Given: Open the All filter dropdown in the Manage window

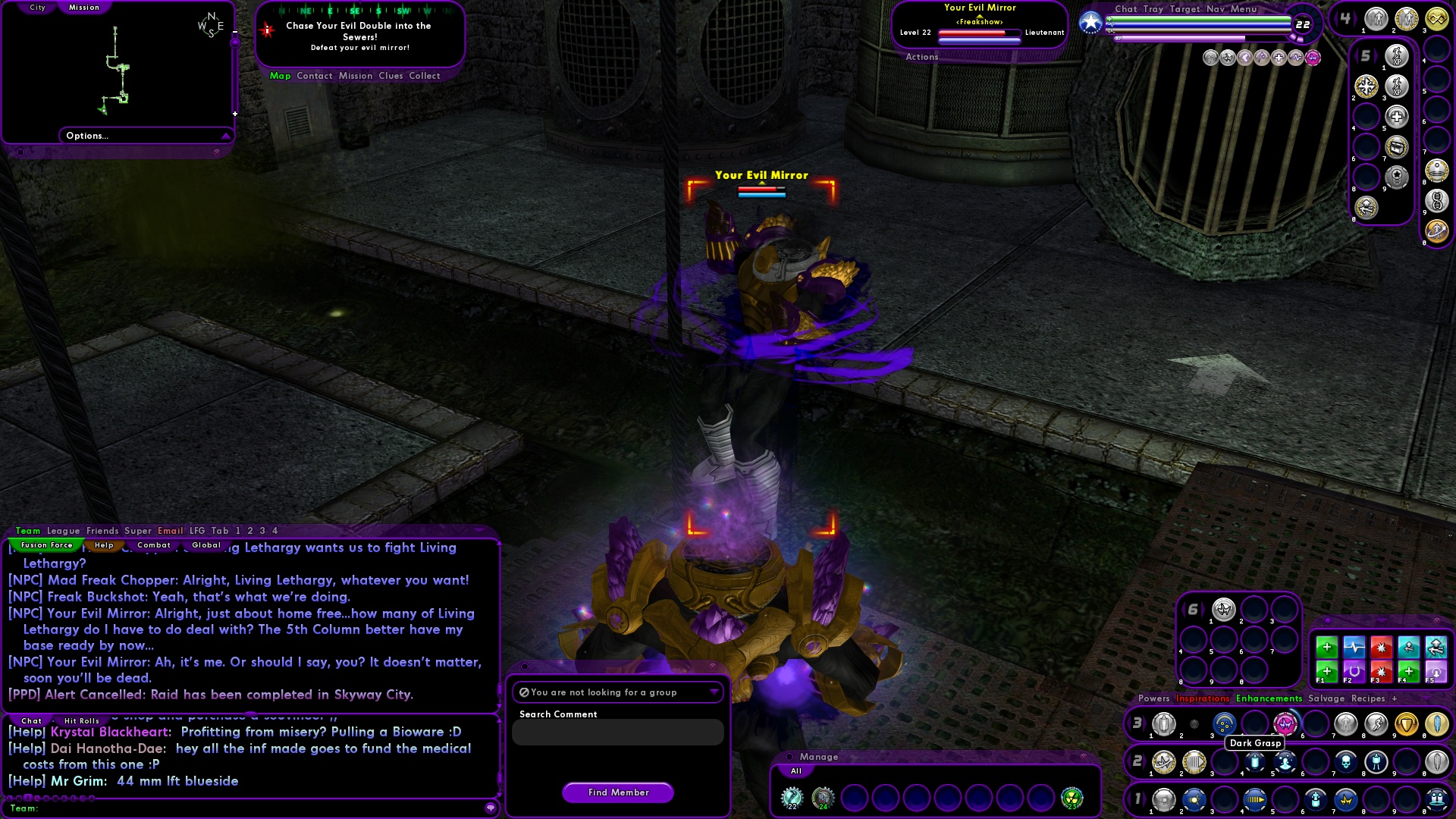Looking at the screenshot, I should [x=796, y=770].
